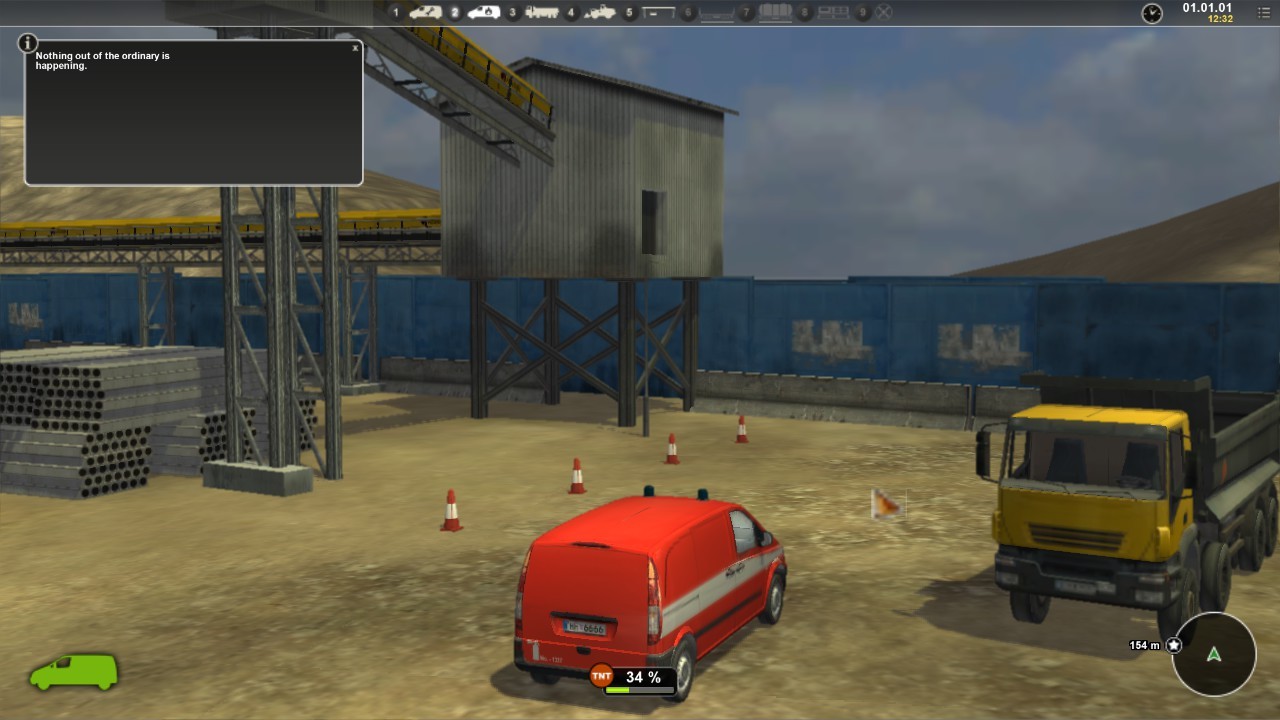Open the list menu icon
This screenshot has width=1280, height=720.
pyautogui.click(x=1264, y=13)
